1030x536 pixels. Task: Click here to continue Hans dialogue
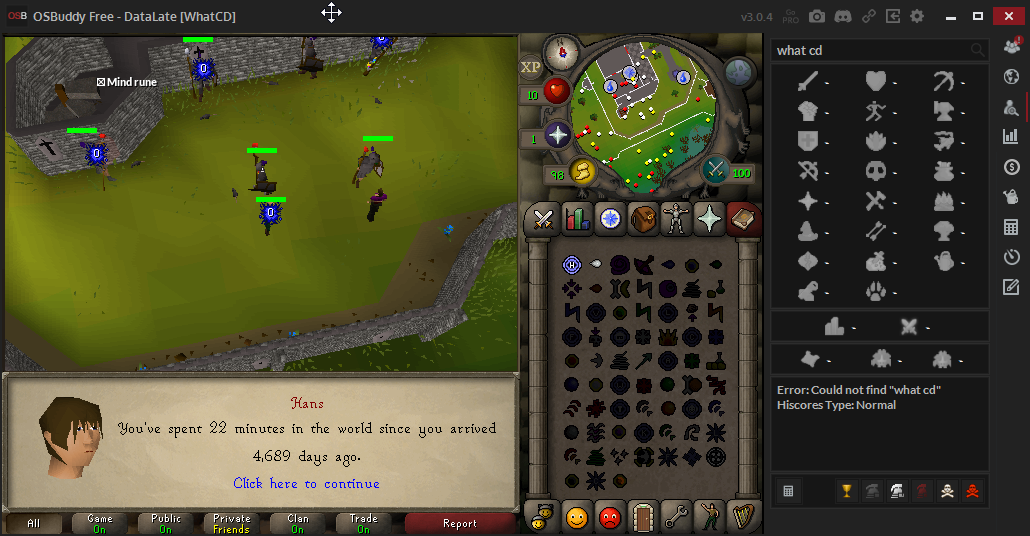coord(306,484)
